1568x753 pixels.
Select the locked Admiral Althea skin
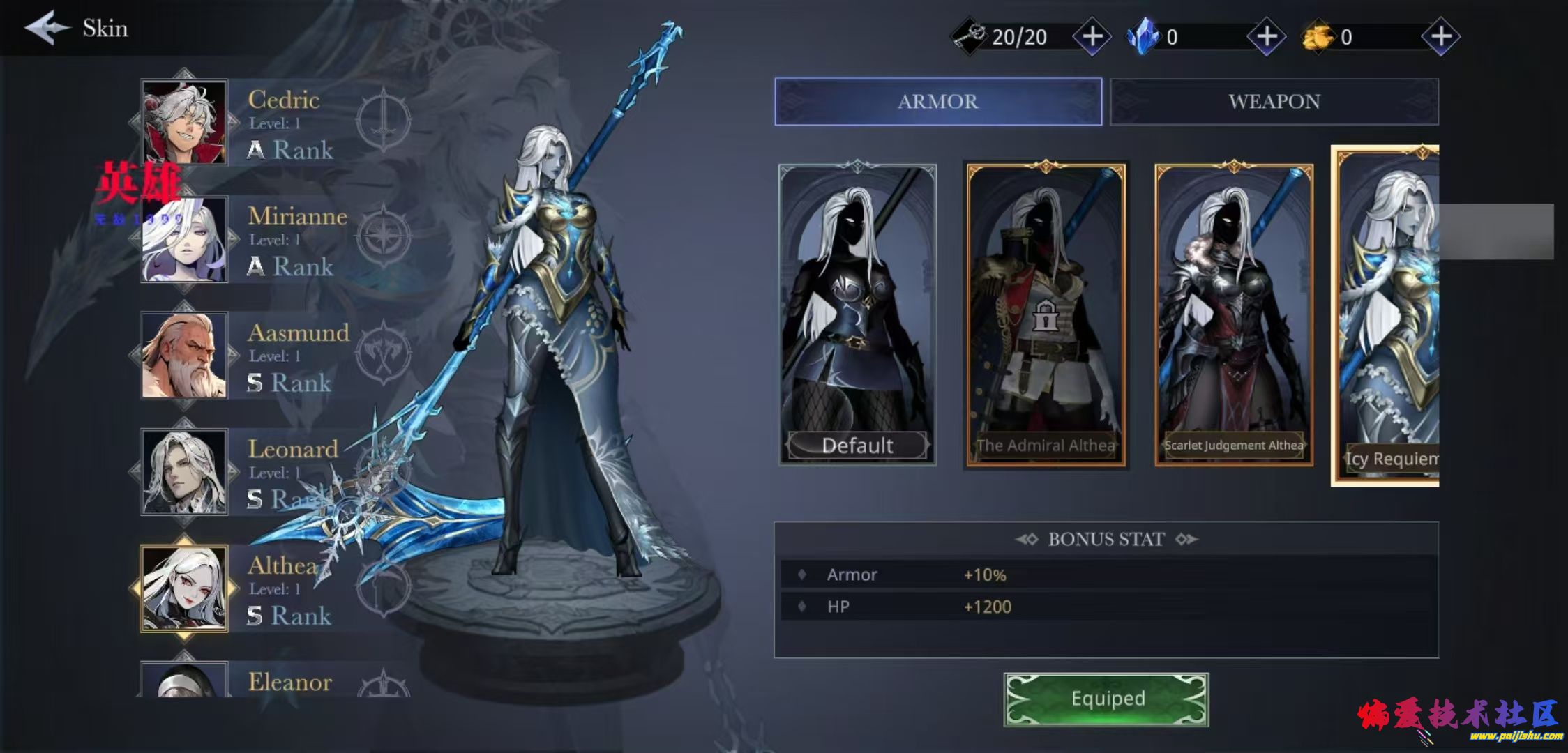coord(1045,314)
